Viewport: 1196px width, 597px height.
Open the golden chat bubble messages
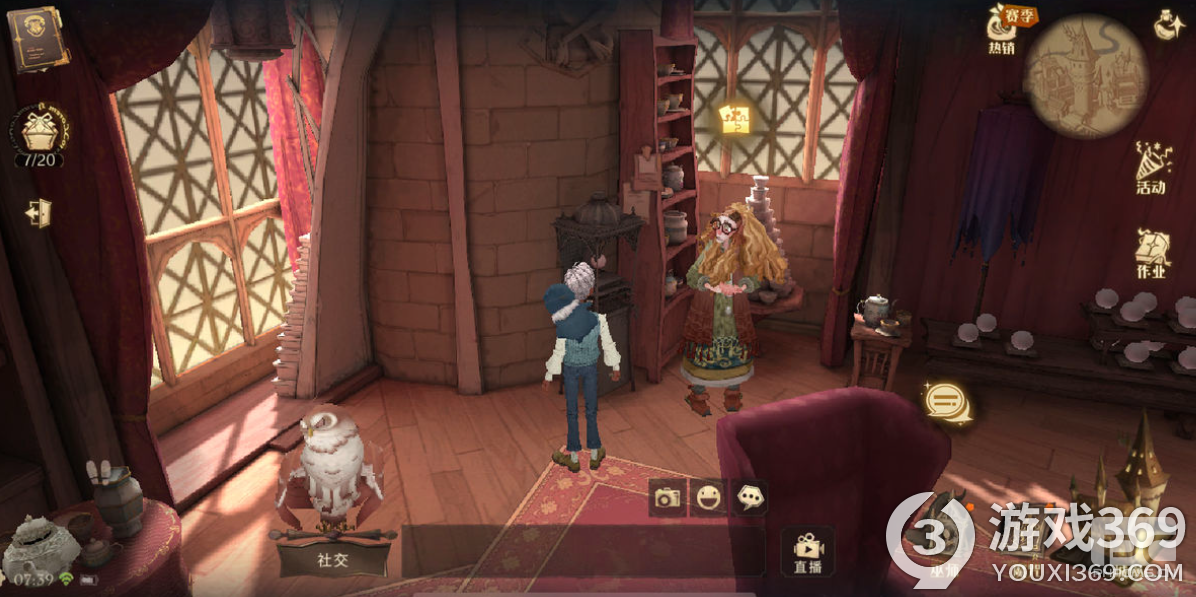coord(944,402)
